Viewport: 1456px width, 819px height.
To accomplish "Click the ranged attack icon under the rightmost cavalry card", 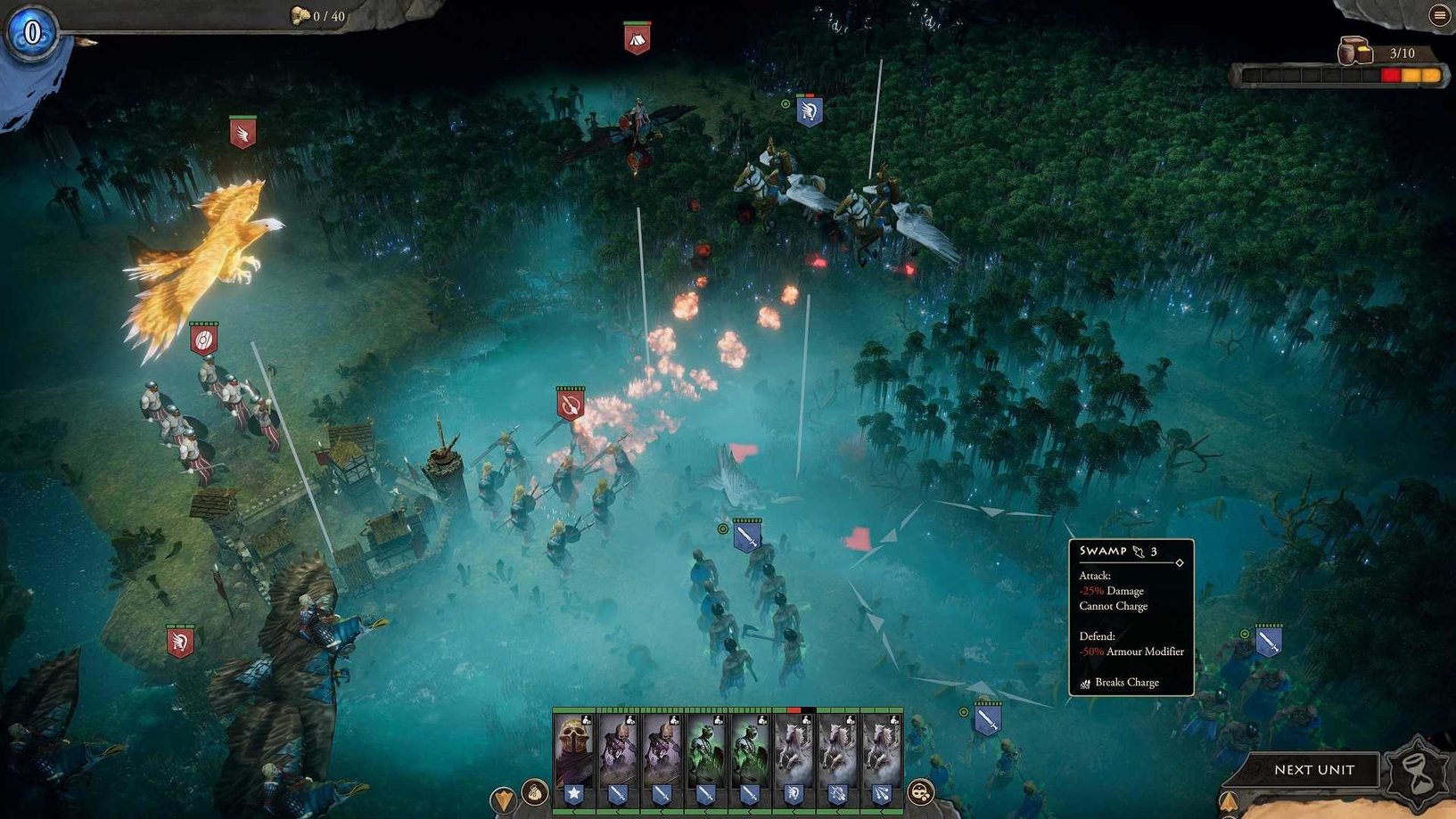I will [881, 794].
